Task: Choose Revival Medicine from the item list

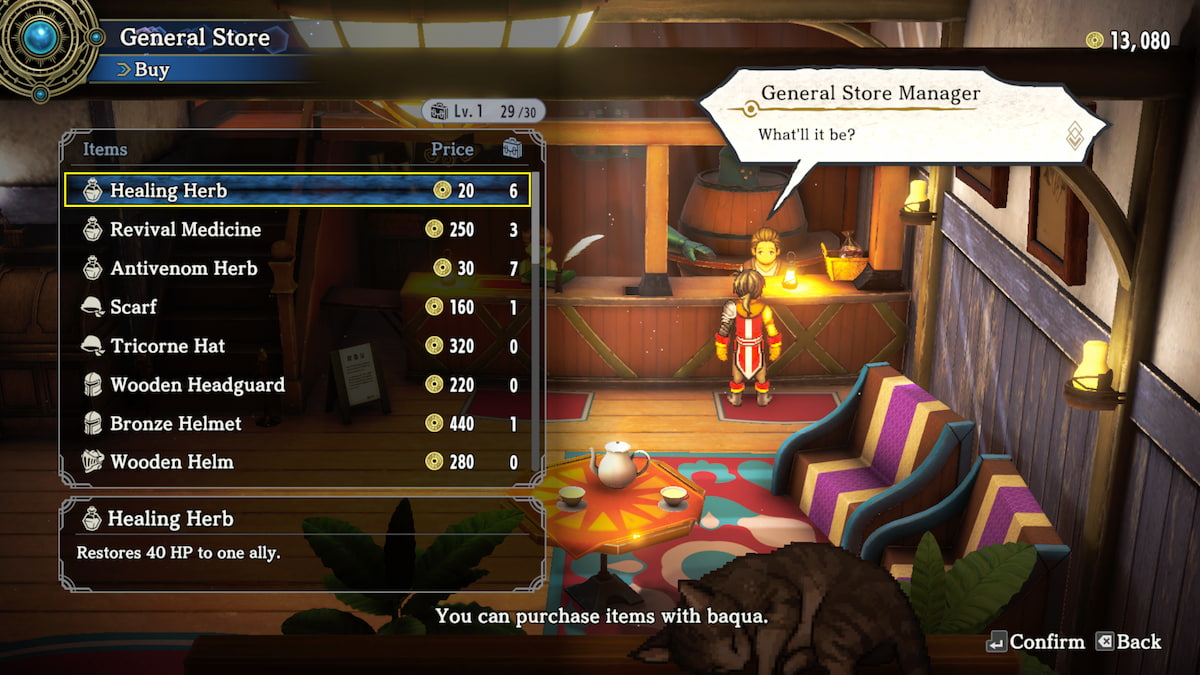Action: coord(297,229)
